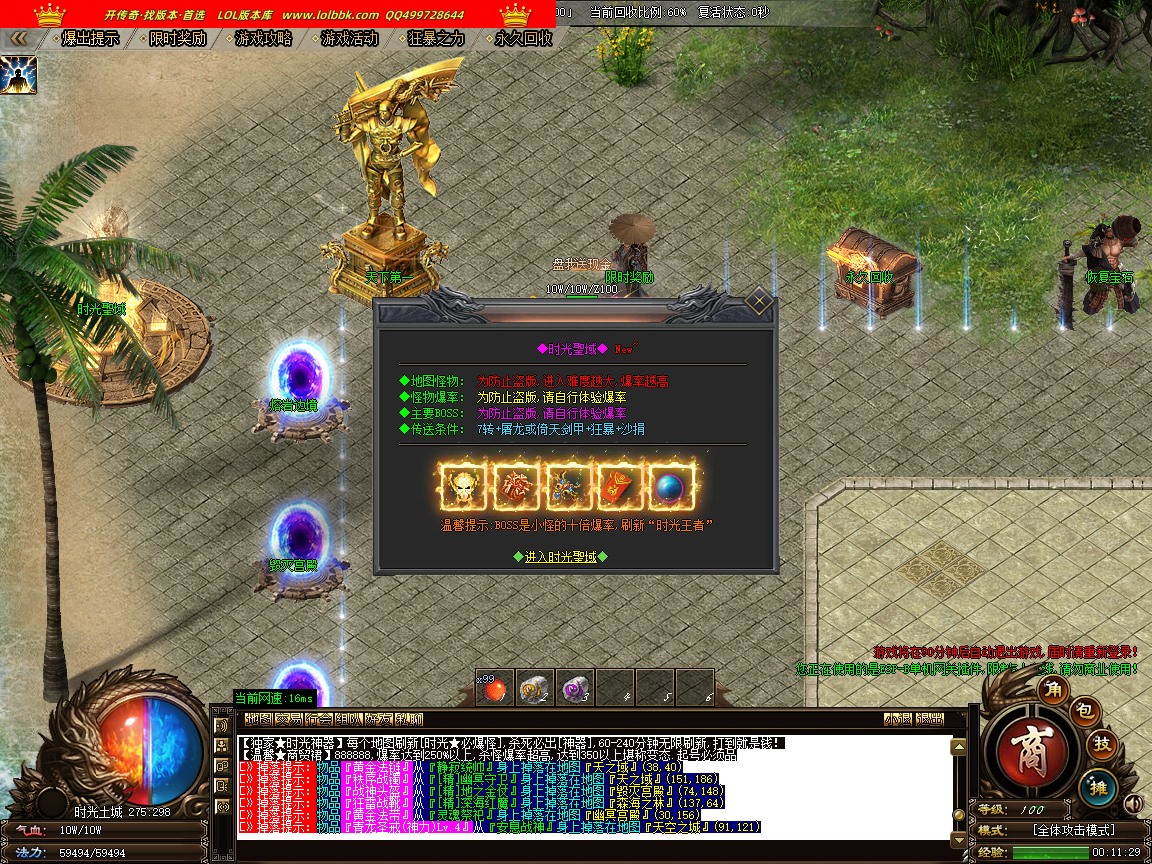This screenshot has height=864, width=1152.
Task: Open the 游戏活动 menu
Action: [x=350, y=38]
